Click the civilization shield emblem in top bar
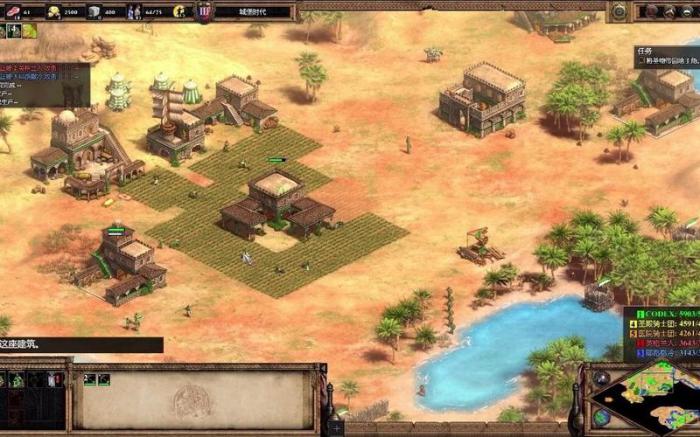This screenshot has width=700, height=437. pos(204,12)
